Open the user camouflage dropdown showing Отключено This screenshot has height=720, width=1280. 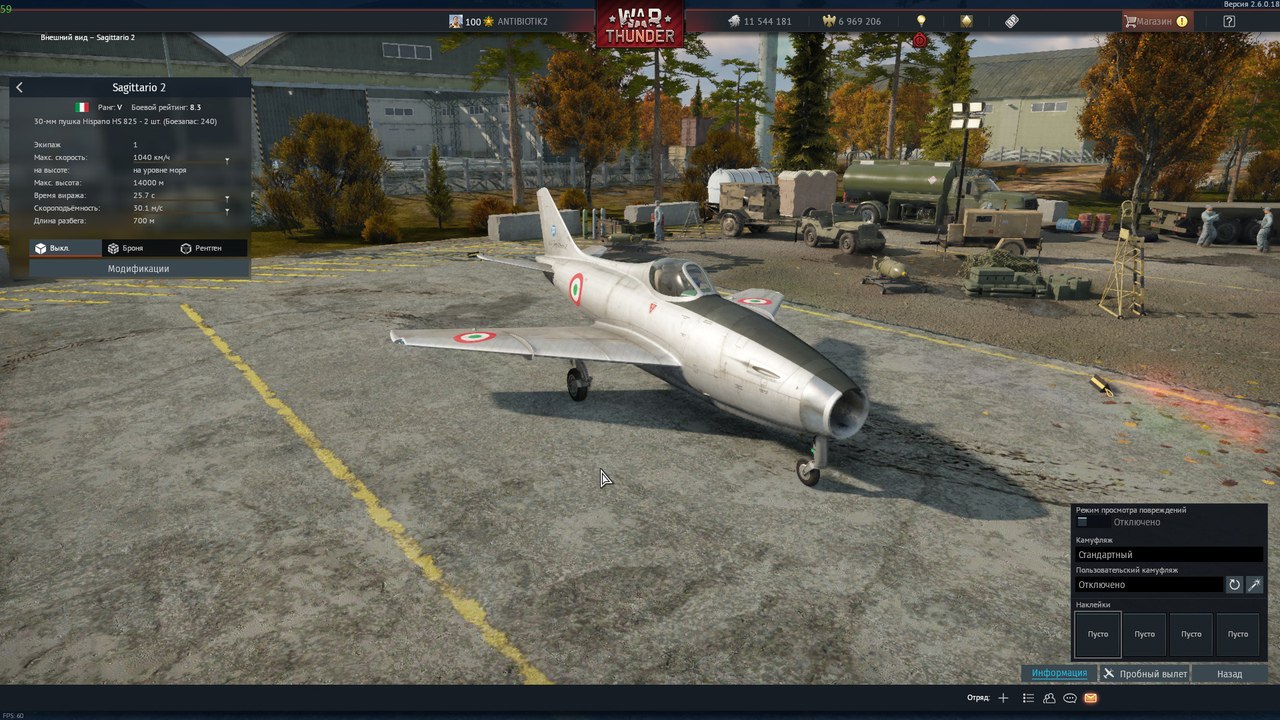pos(1148,584)
